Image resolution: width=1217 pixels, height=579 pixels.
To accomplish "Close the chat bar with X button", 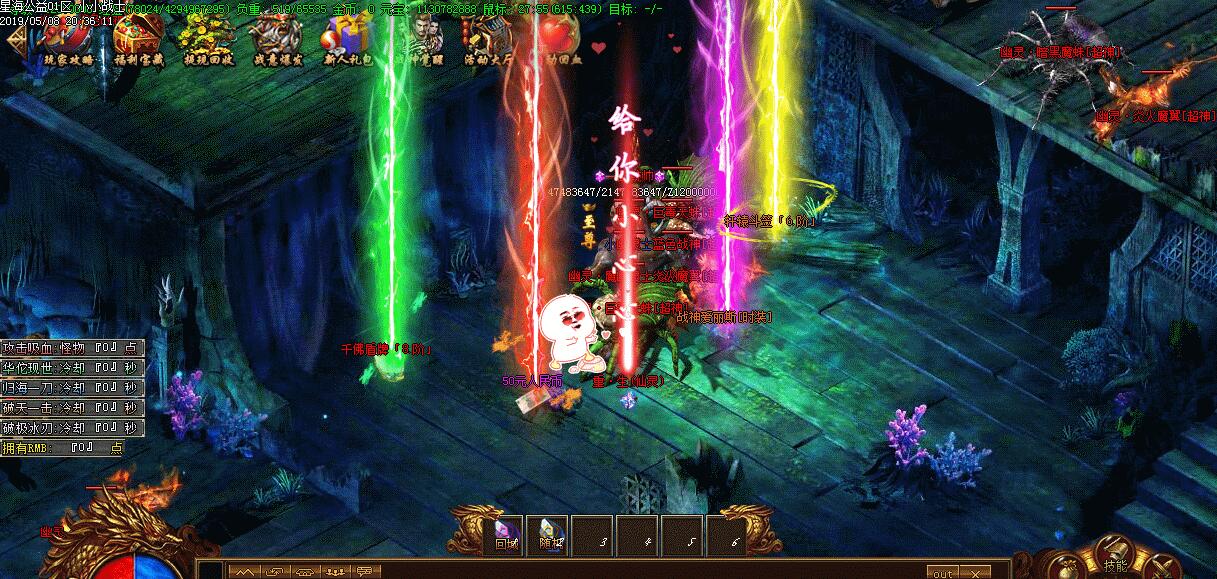I will (x=973, y=573).
